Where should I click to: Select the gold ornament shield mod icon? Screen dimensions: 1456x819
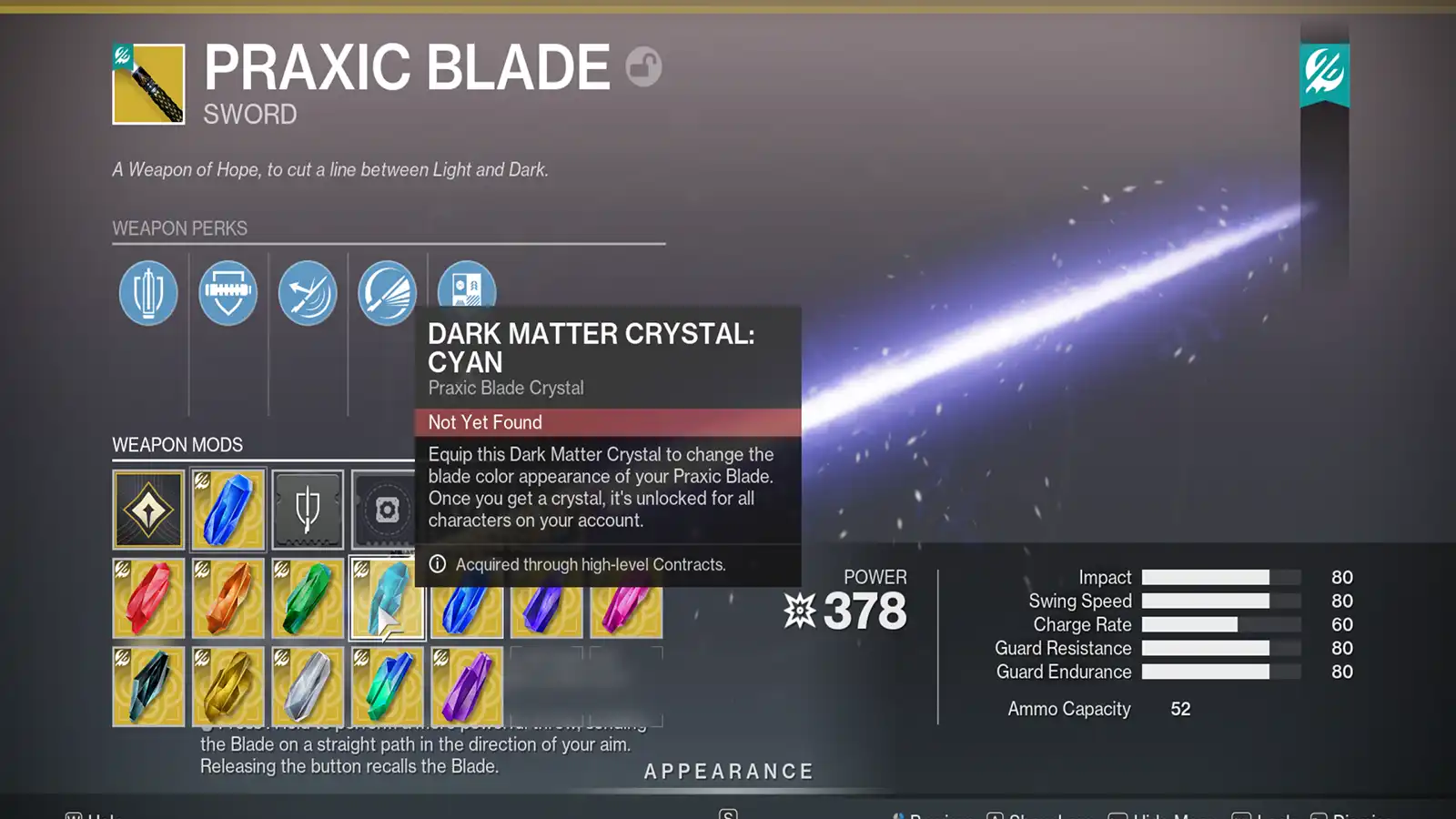pyautogui.click(x=148, y=510)
